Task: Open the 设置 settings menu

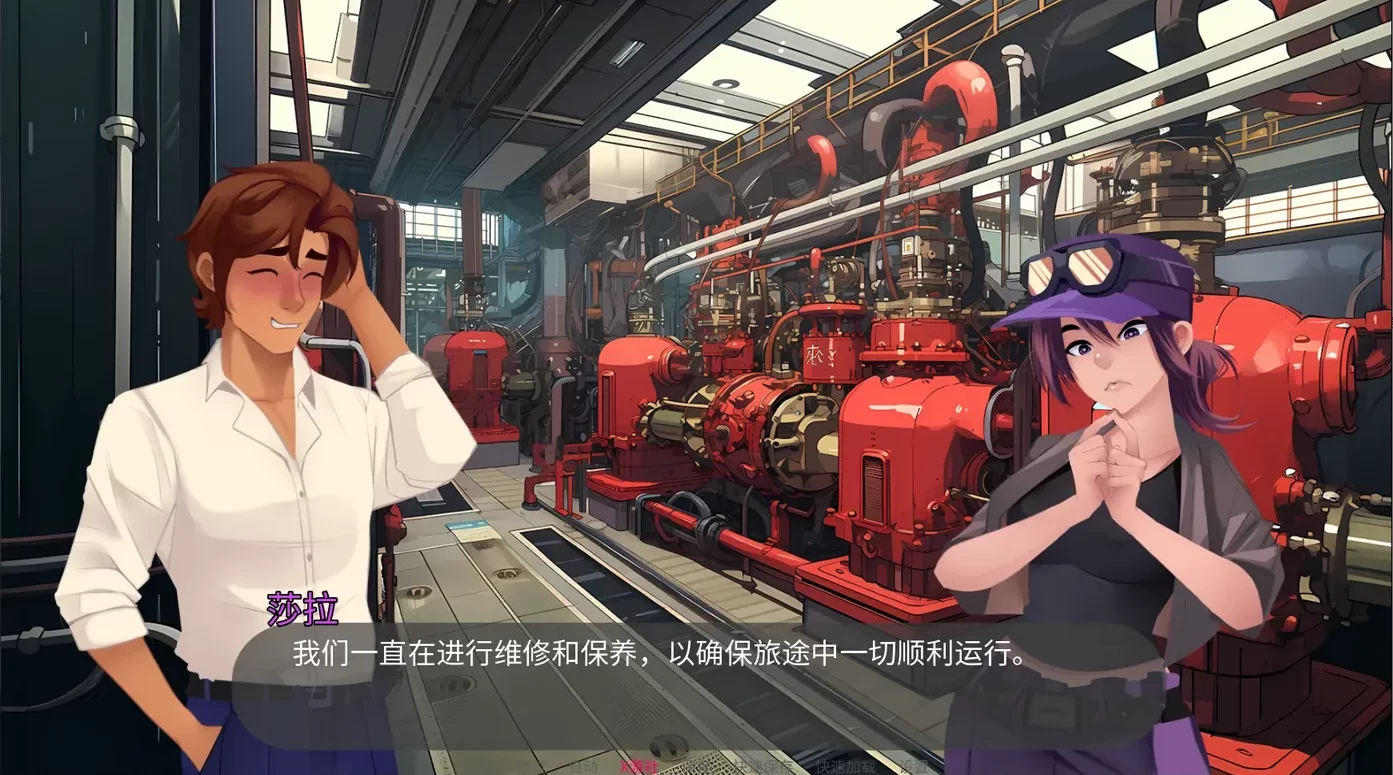Action: point(913,767)
